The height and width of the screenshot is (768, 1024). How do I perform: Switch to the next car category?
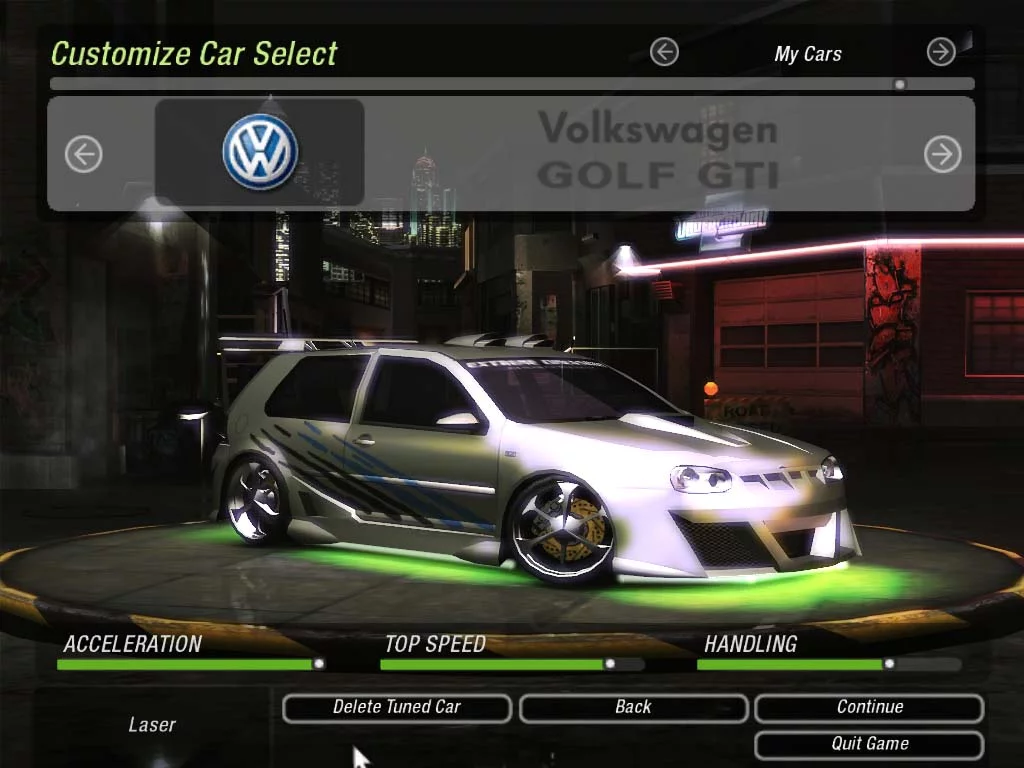click(941, 52)
